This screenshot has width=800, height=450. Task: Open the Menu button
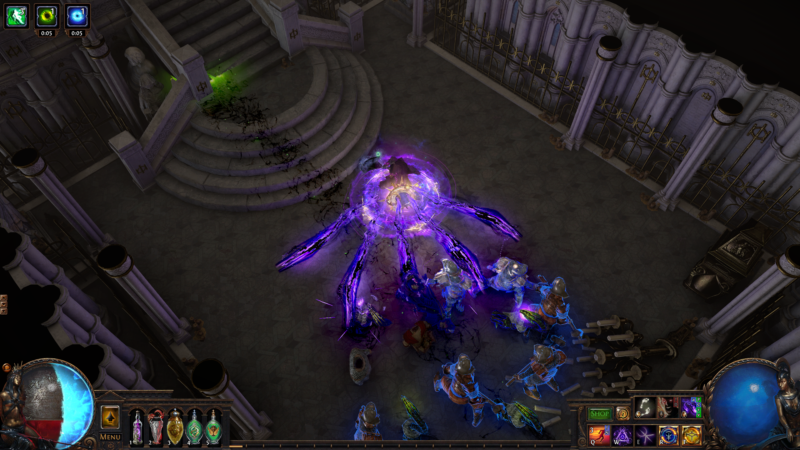click(x=110, y=436)
